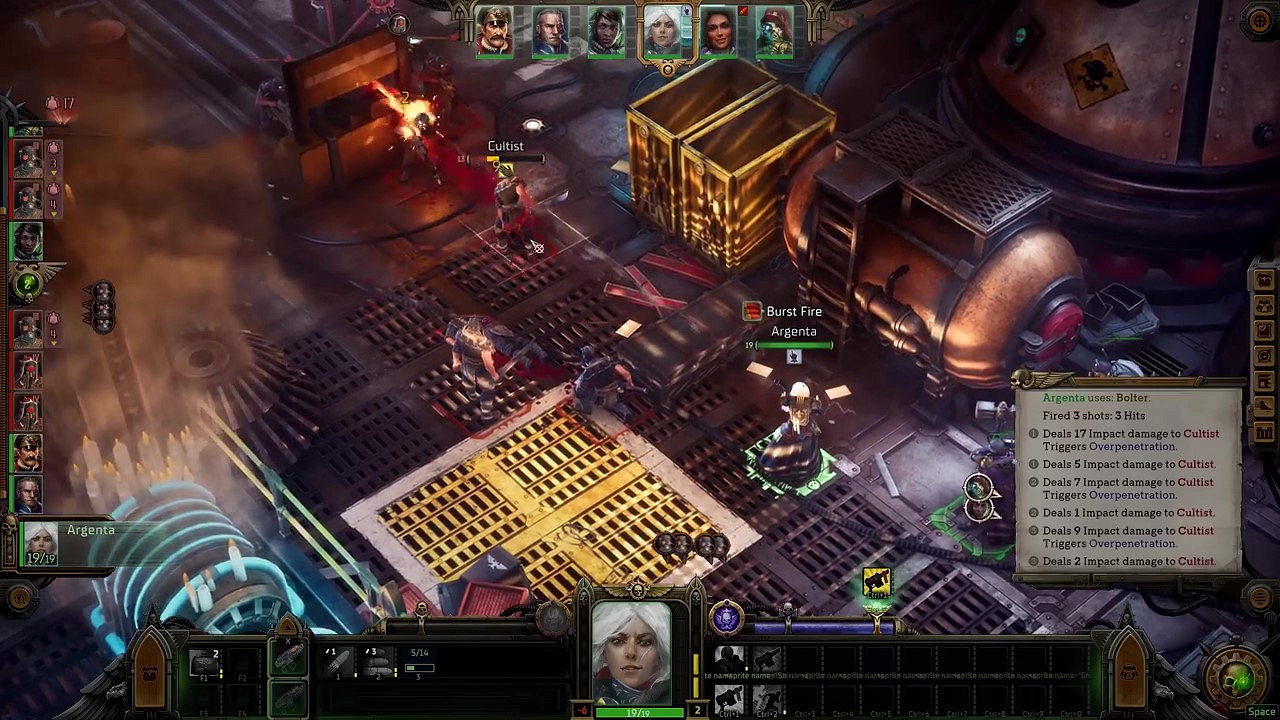
Task: Select the upper bolter weapon set
Action: [x=287, y=657]
